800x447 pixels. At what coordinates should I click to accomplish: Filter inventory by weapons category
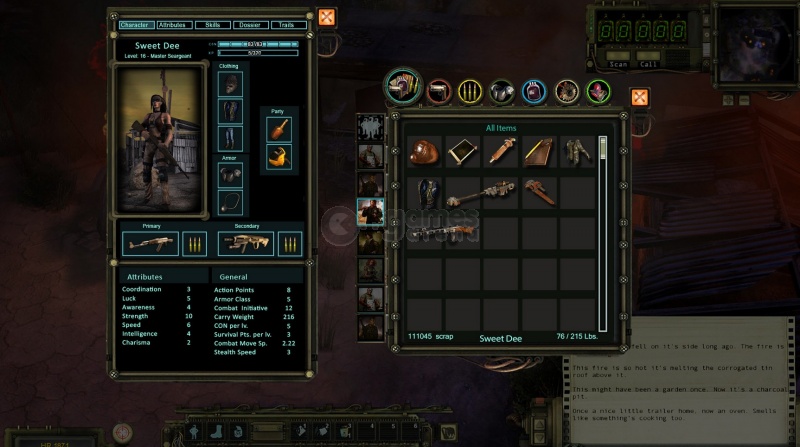(437, 92)
